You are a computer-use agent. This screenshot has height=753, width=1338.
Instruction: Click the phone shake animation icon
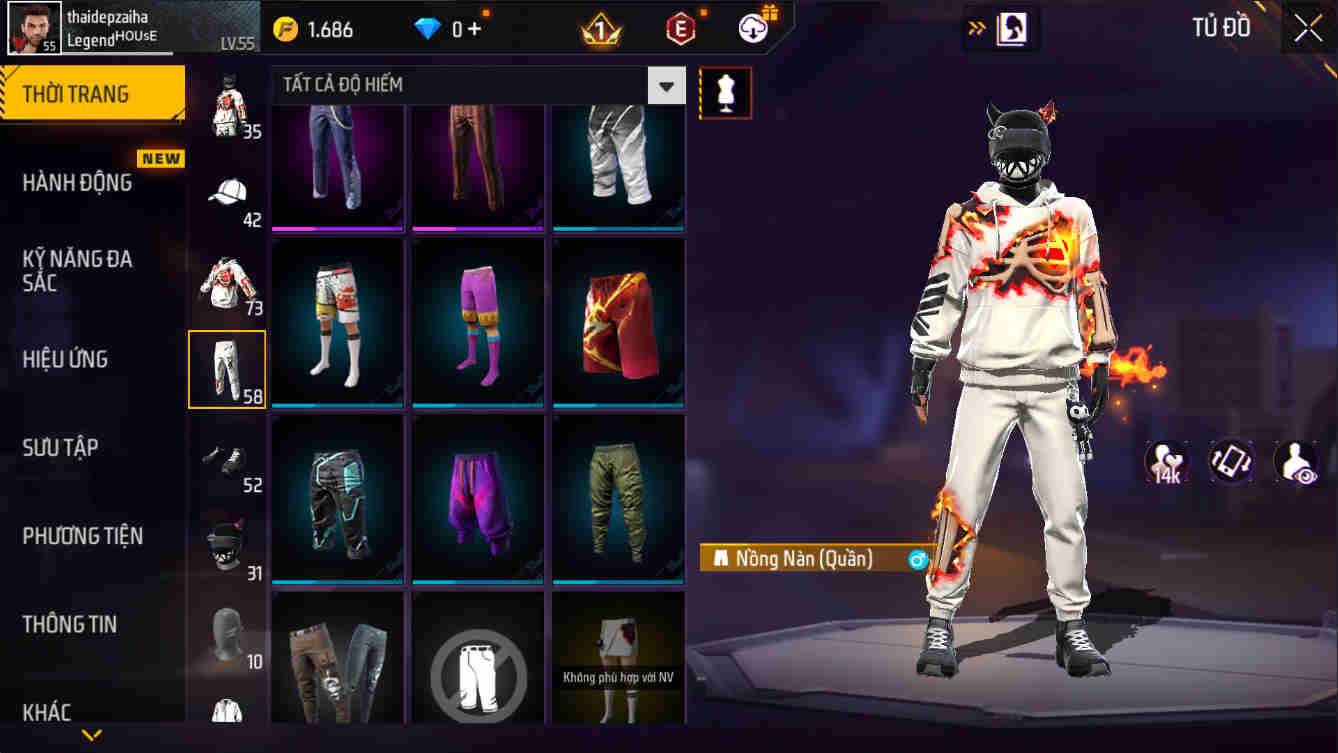[1230, 463]
